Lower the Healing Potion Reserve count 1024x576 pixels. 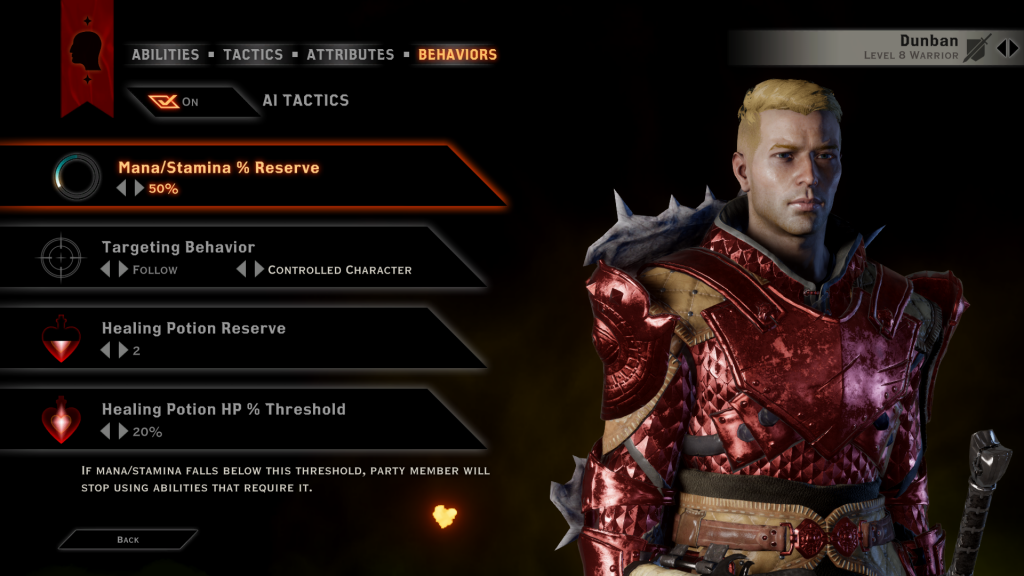tap(105, 350)
